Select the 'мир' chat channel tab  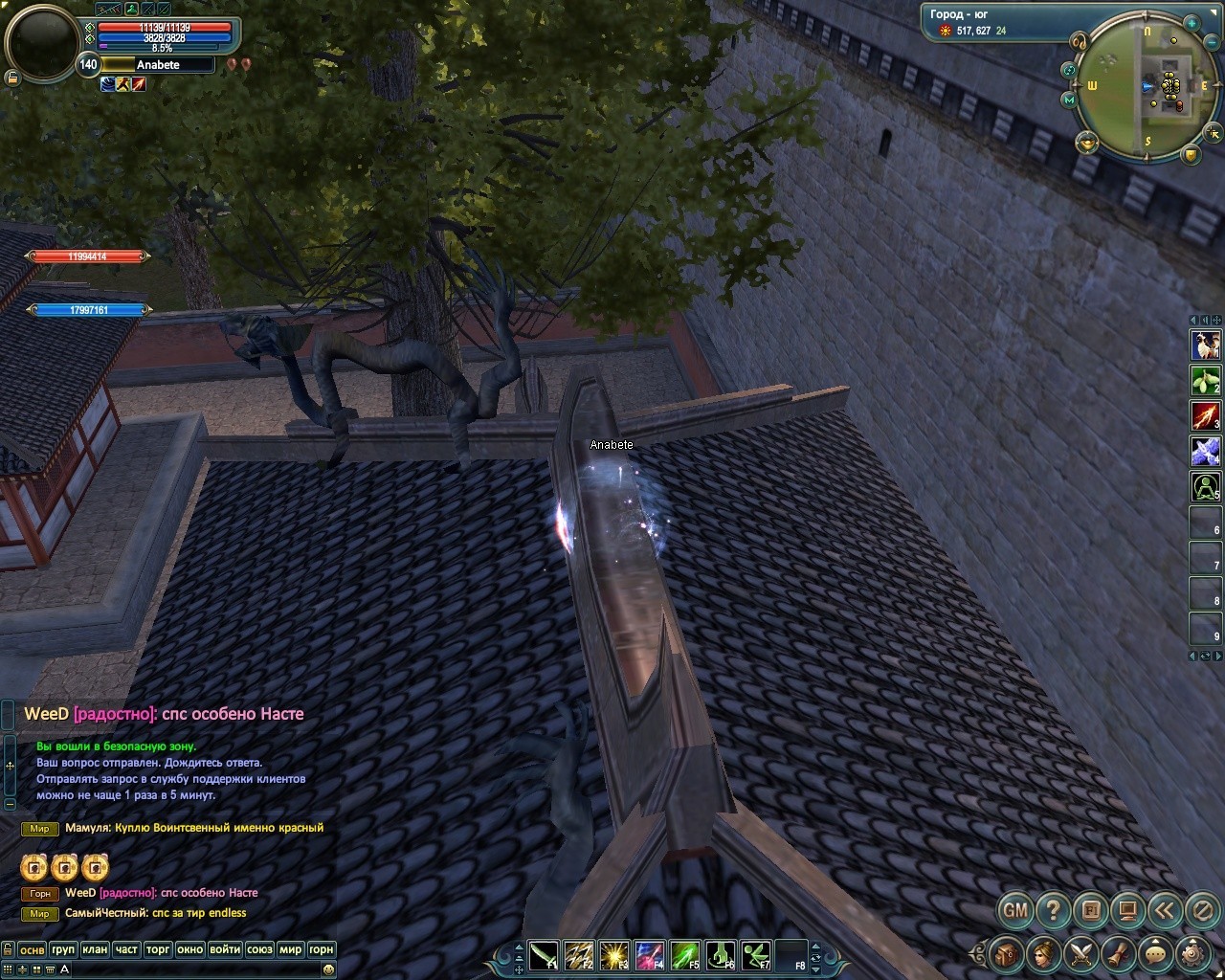(x=290, y=949)
